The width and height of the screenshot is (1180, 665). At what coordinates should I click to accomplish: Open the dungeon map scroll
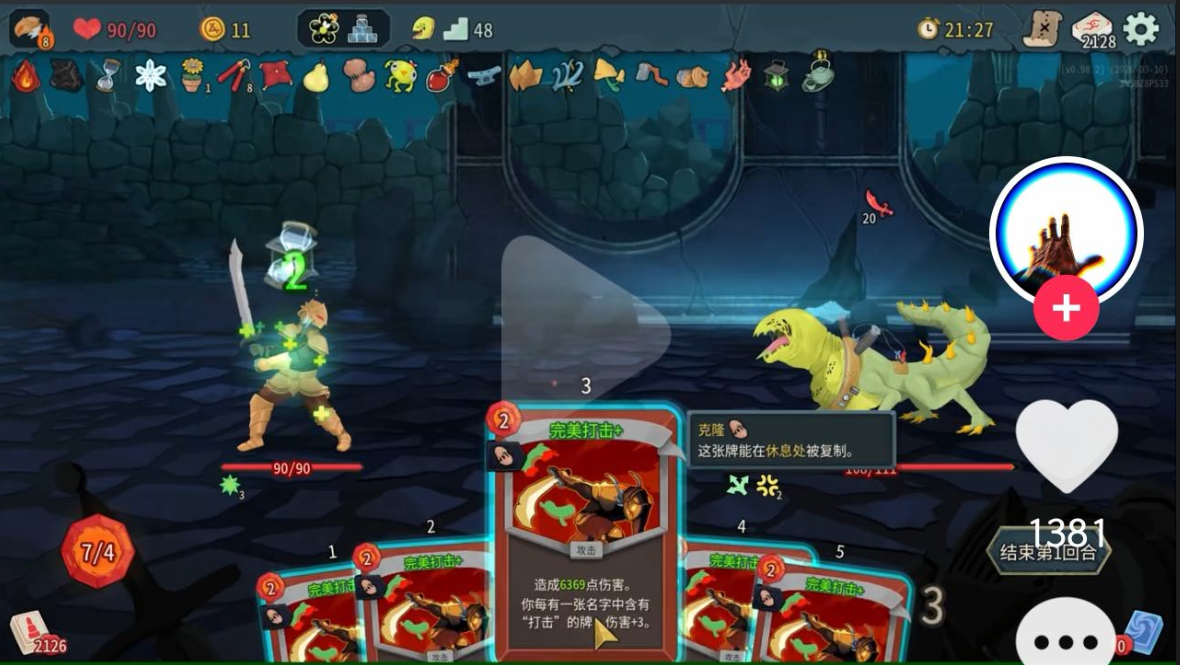tap(1041, 30)
